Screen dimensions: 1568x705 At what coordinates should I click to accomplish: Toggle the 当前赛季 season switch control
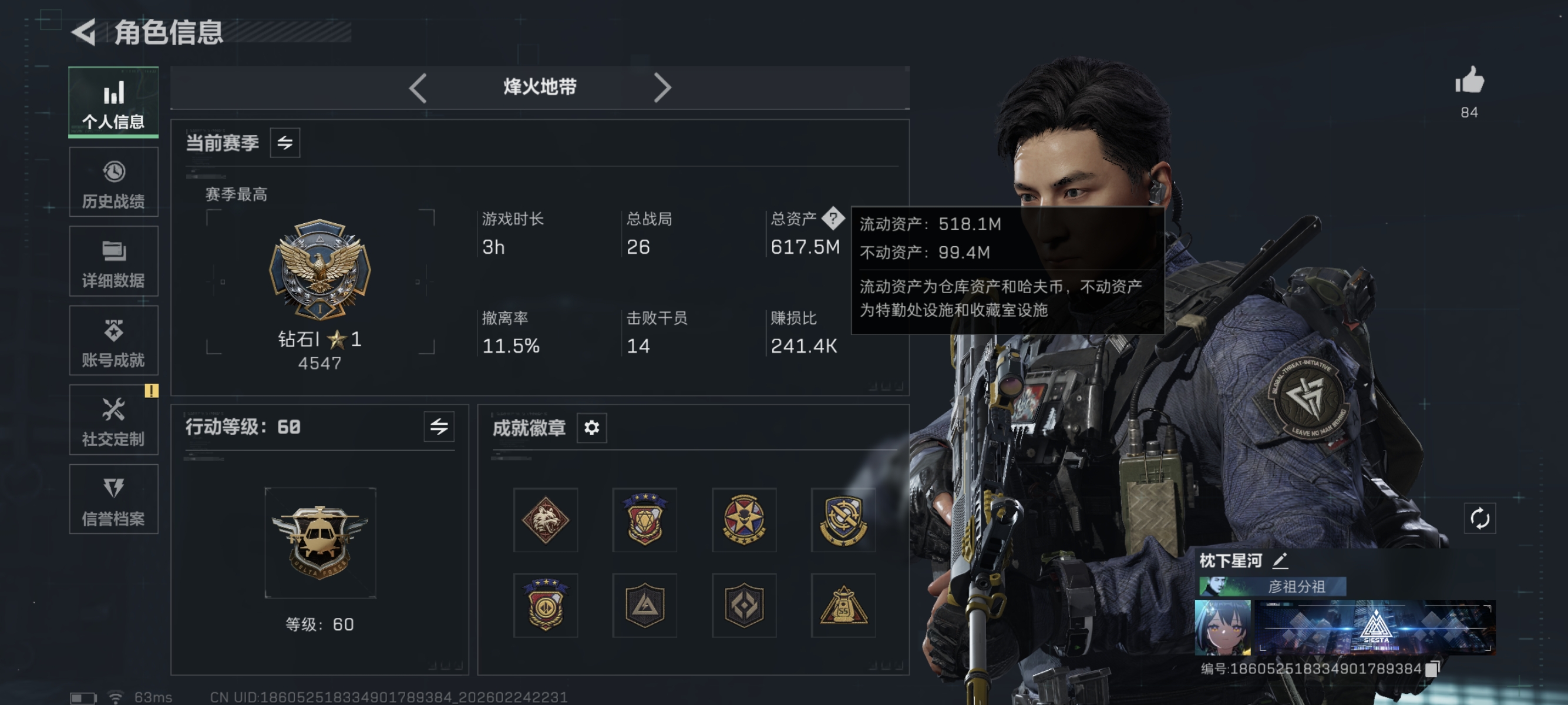(x=285, y=142)
